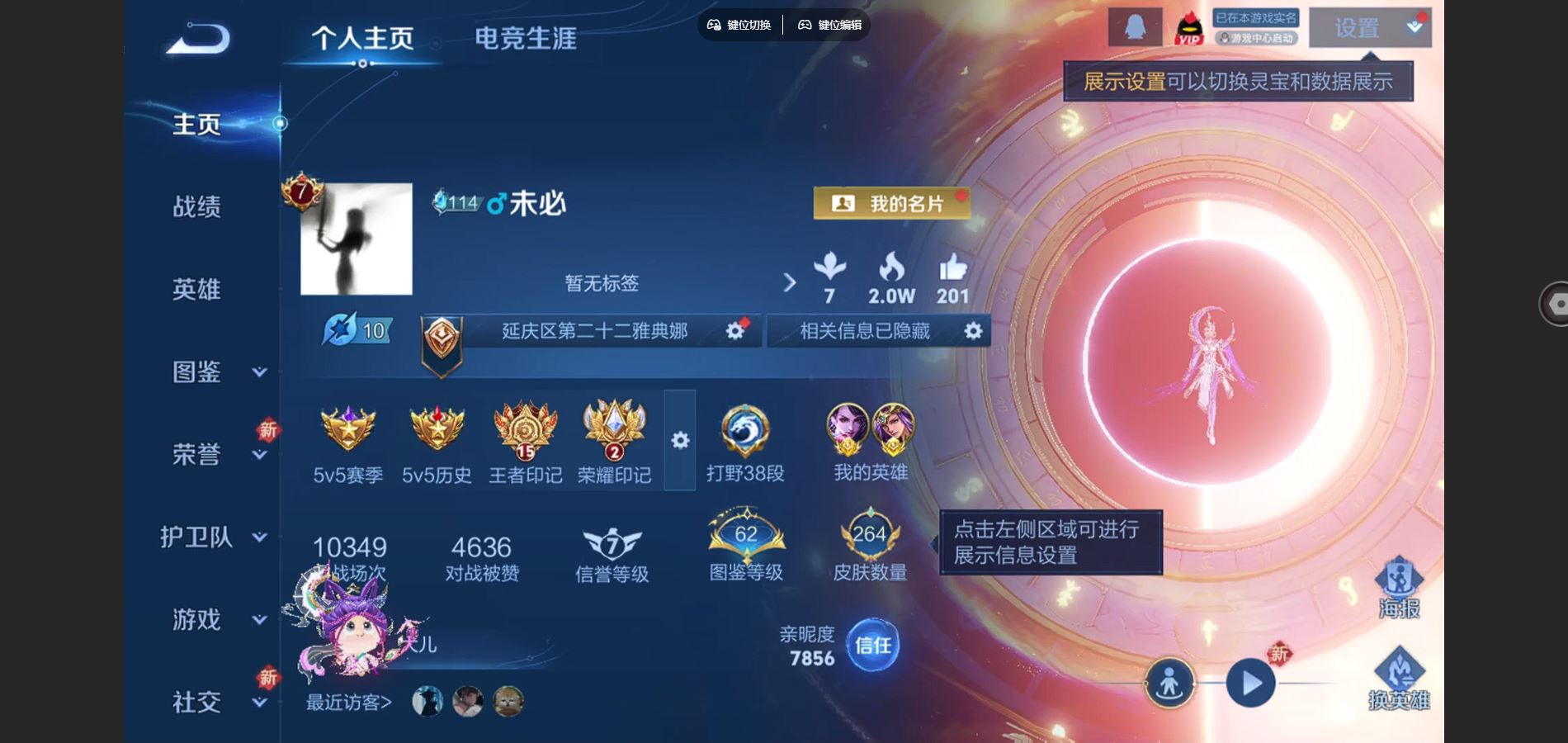Toggle the gear beside 相关信息已隐藏
Image resolution: width=1568 pixels, height=743 pixels.
click(x=974, y=330)
